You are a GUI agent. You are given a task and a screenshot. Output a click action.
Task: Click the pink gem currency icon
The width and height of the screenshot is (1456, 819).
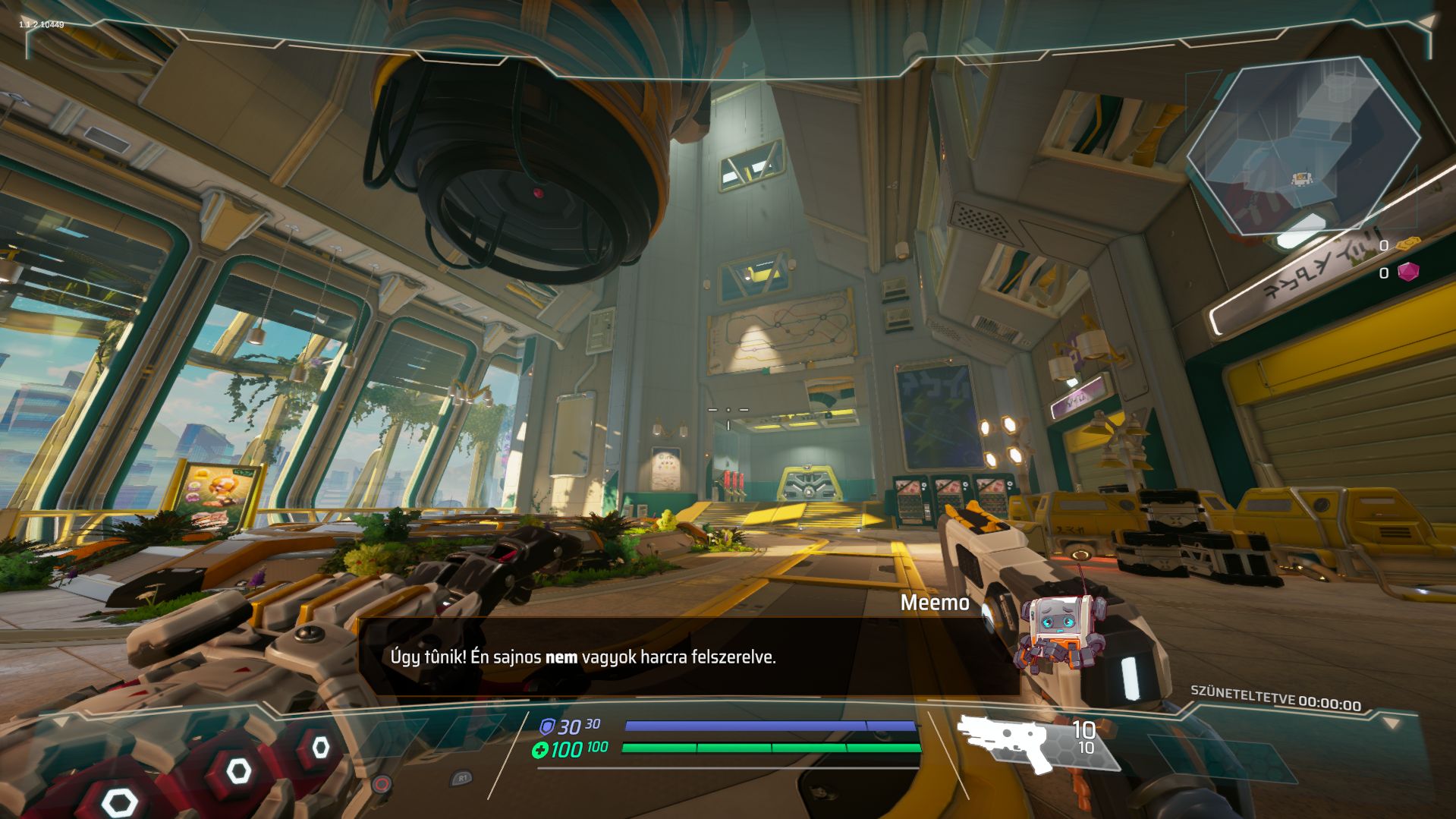(1408, 272)
